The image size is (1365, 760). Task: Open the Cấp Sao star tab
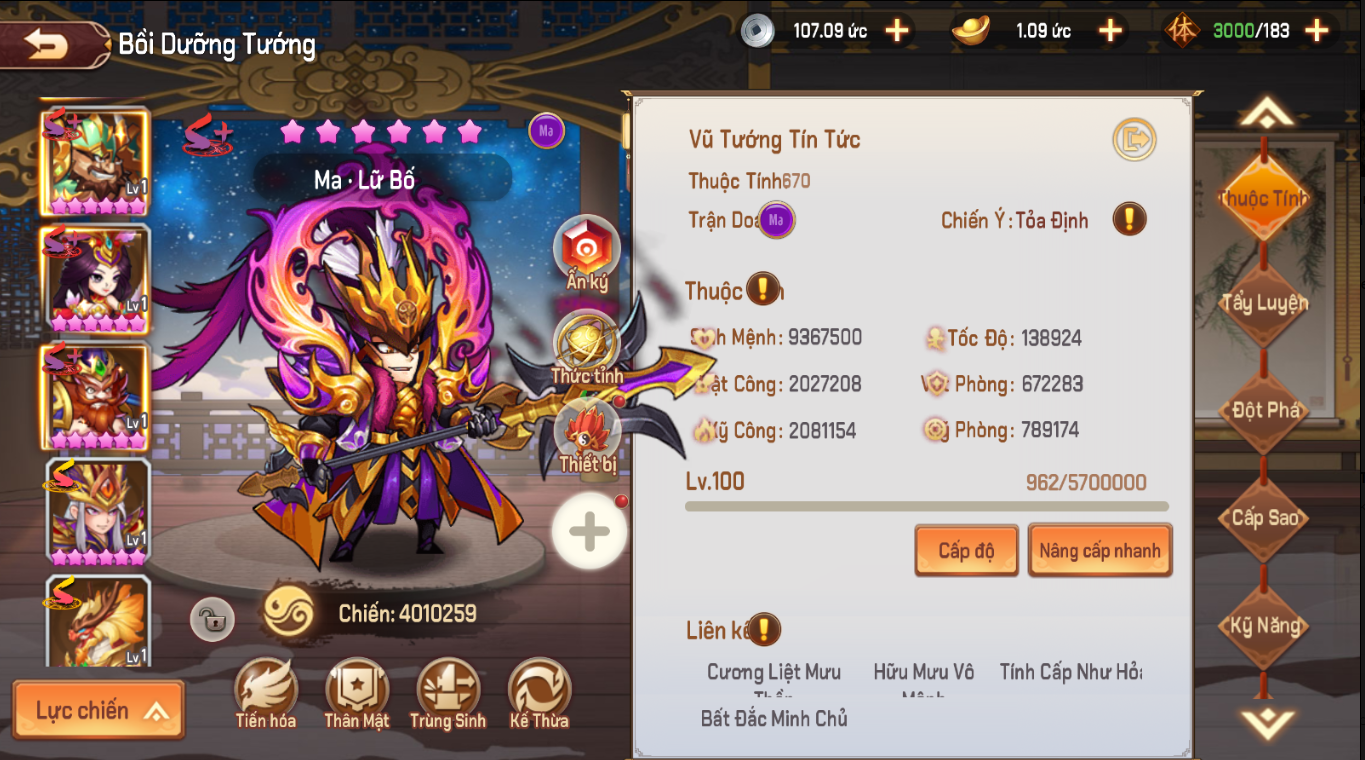click(x=1264, y=517)
